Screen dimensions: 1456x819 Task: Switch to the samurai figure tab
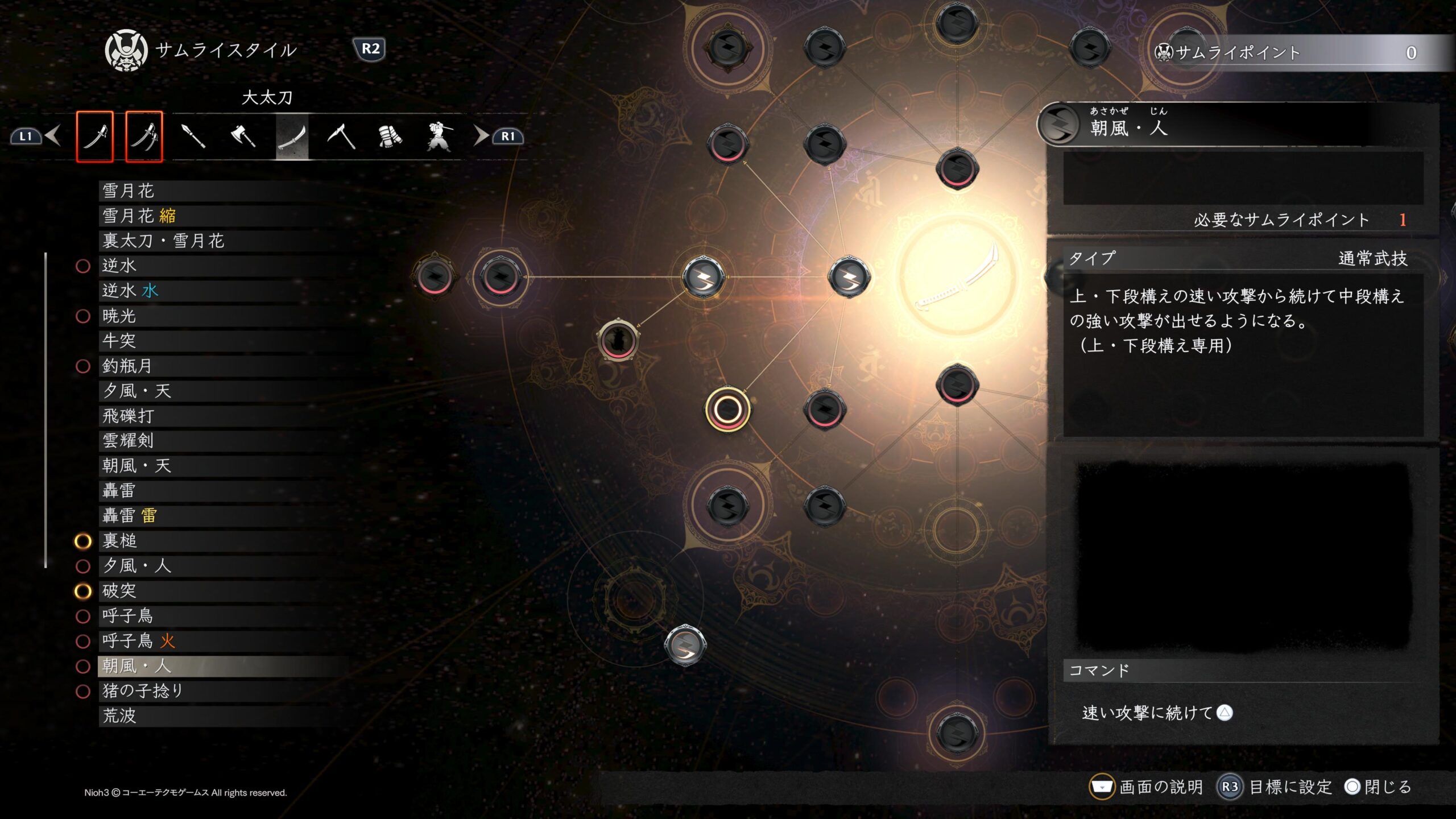tap(439, 136)
